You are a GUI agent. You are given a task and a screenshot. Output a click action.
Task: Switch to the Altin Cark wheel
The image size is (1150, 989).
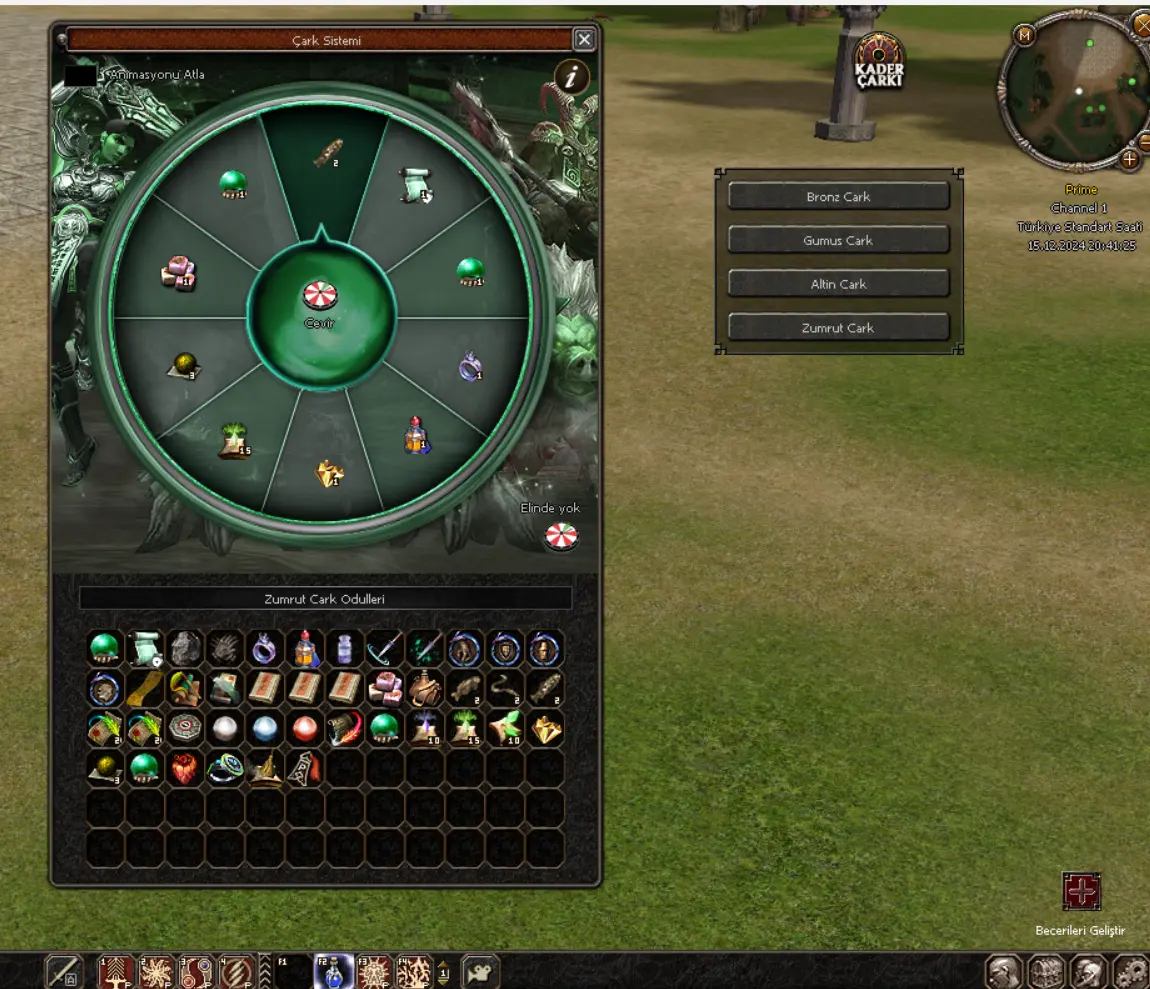(x=838, y=284)
